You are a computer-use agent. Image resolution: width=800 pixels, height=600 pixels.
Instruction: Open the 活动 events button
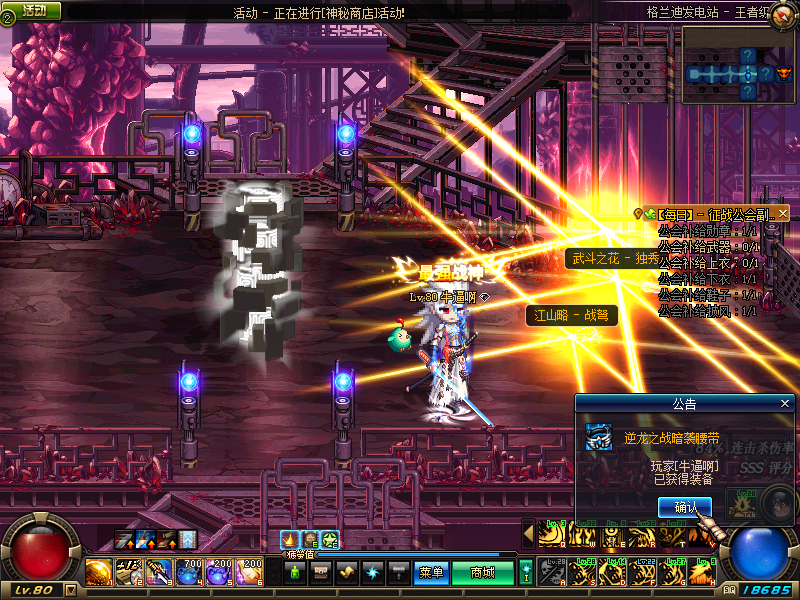(34, 10)
